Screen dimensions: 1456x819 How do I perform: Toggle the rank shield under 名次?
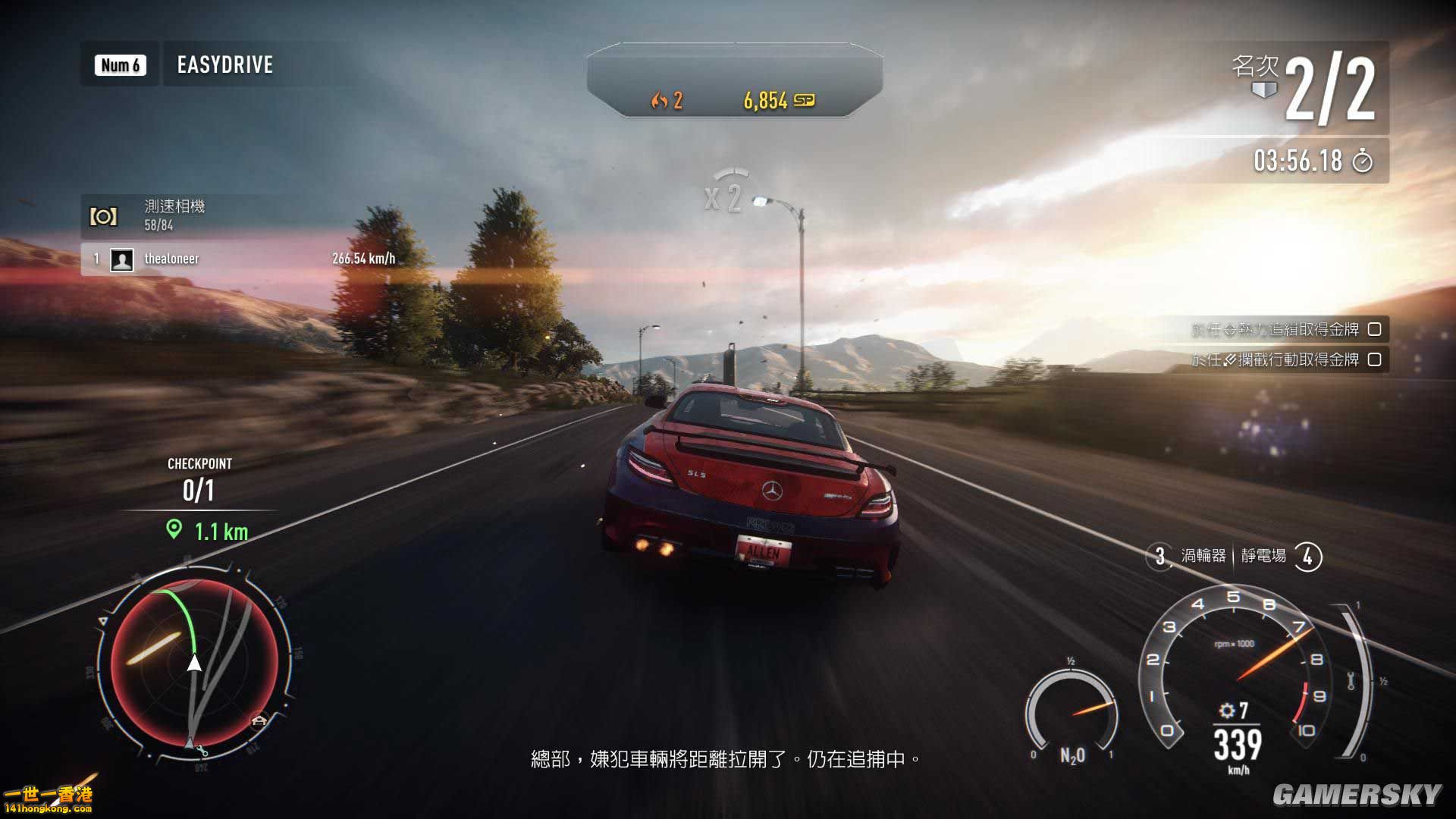[1265, 89]
